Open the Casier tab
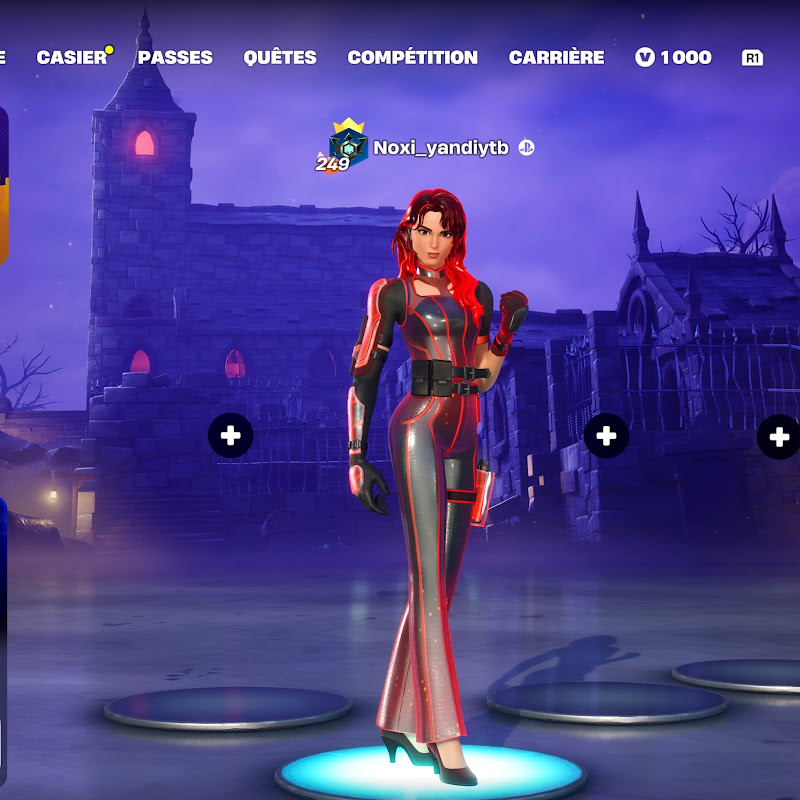800x800 pixels. [72, 58]
